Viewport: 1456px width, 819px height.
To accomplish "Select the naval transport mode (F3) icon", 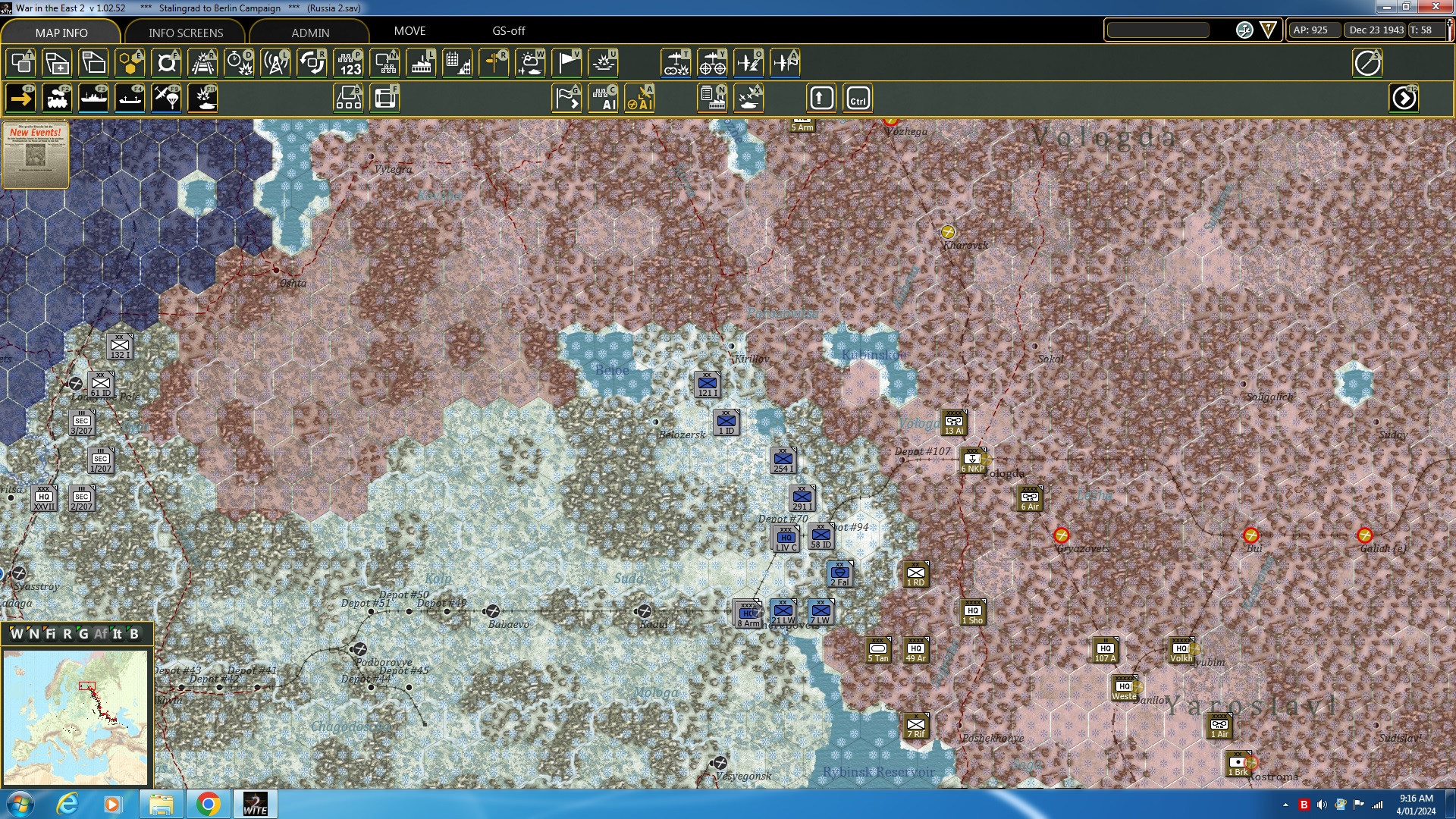I will [94, 98].
